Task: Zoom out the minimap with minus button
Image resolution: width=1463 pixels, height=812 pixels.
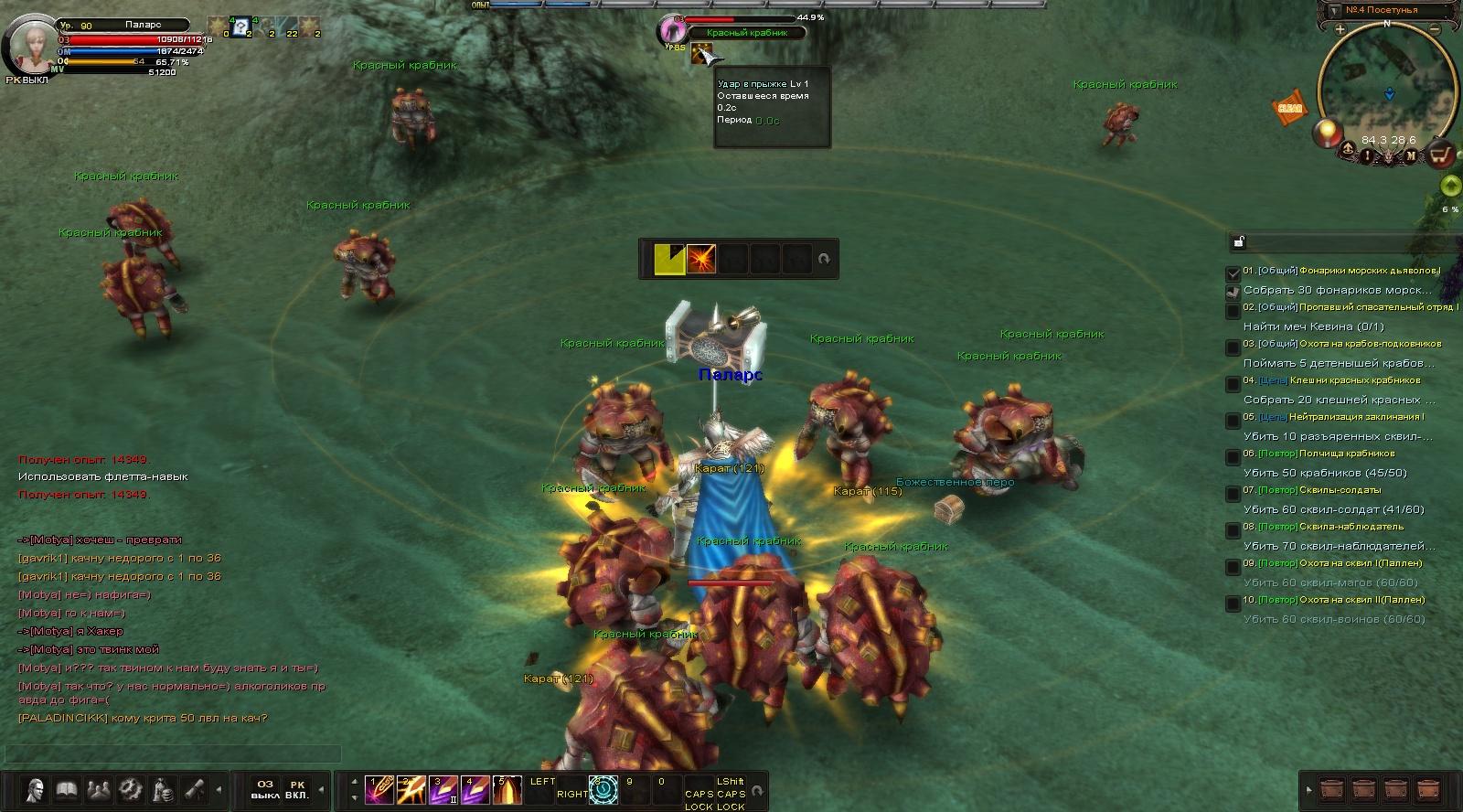Action: [1434, 30]
